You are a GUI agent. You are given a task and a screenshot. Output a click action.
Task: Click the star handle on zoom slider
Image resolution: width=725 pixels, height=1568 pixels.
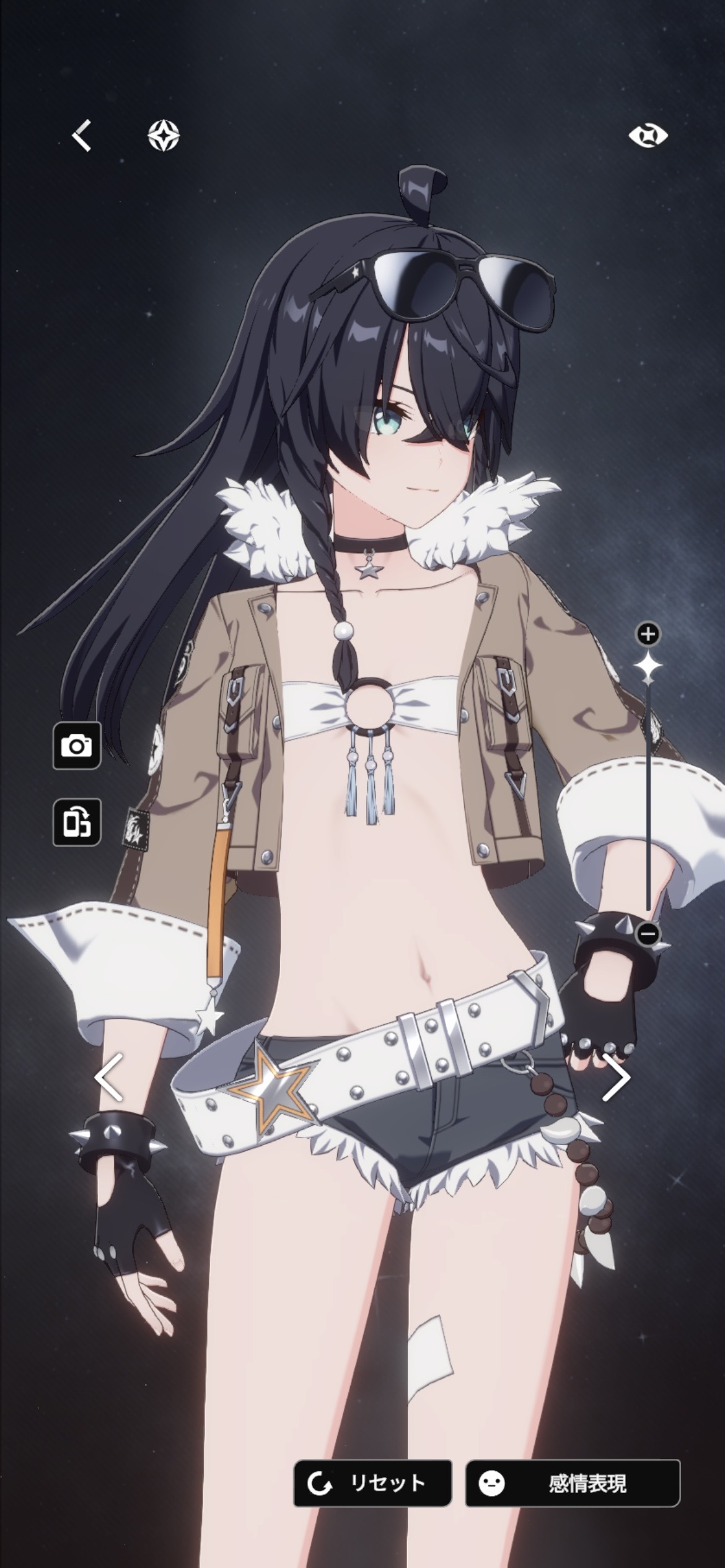point(648,666)
